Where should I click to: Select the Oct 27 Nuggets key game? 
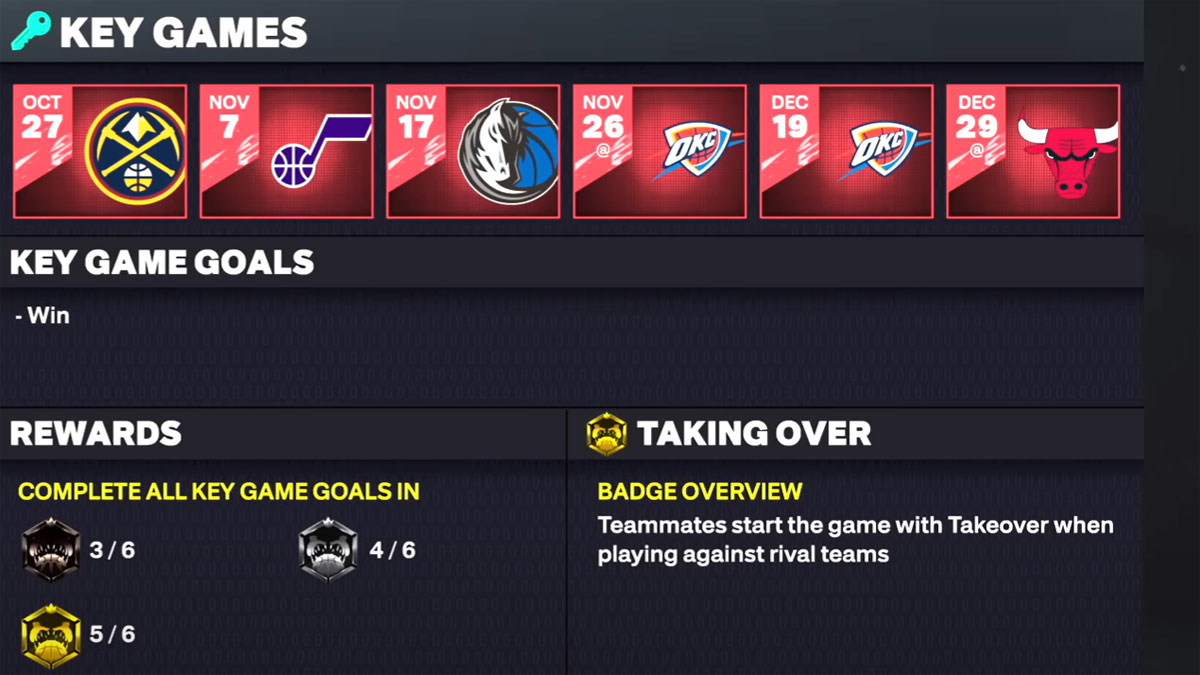click(x=100, y=151)
